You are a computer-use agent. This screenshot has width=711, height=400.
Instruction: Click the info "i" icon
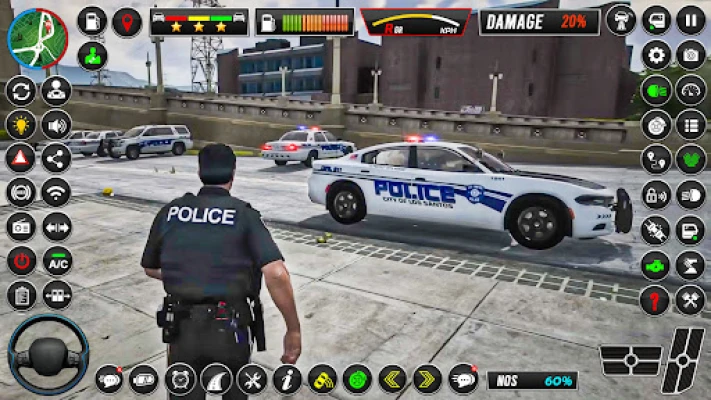tap(287, 379)
